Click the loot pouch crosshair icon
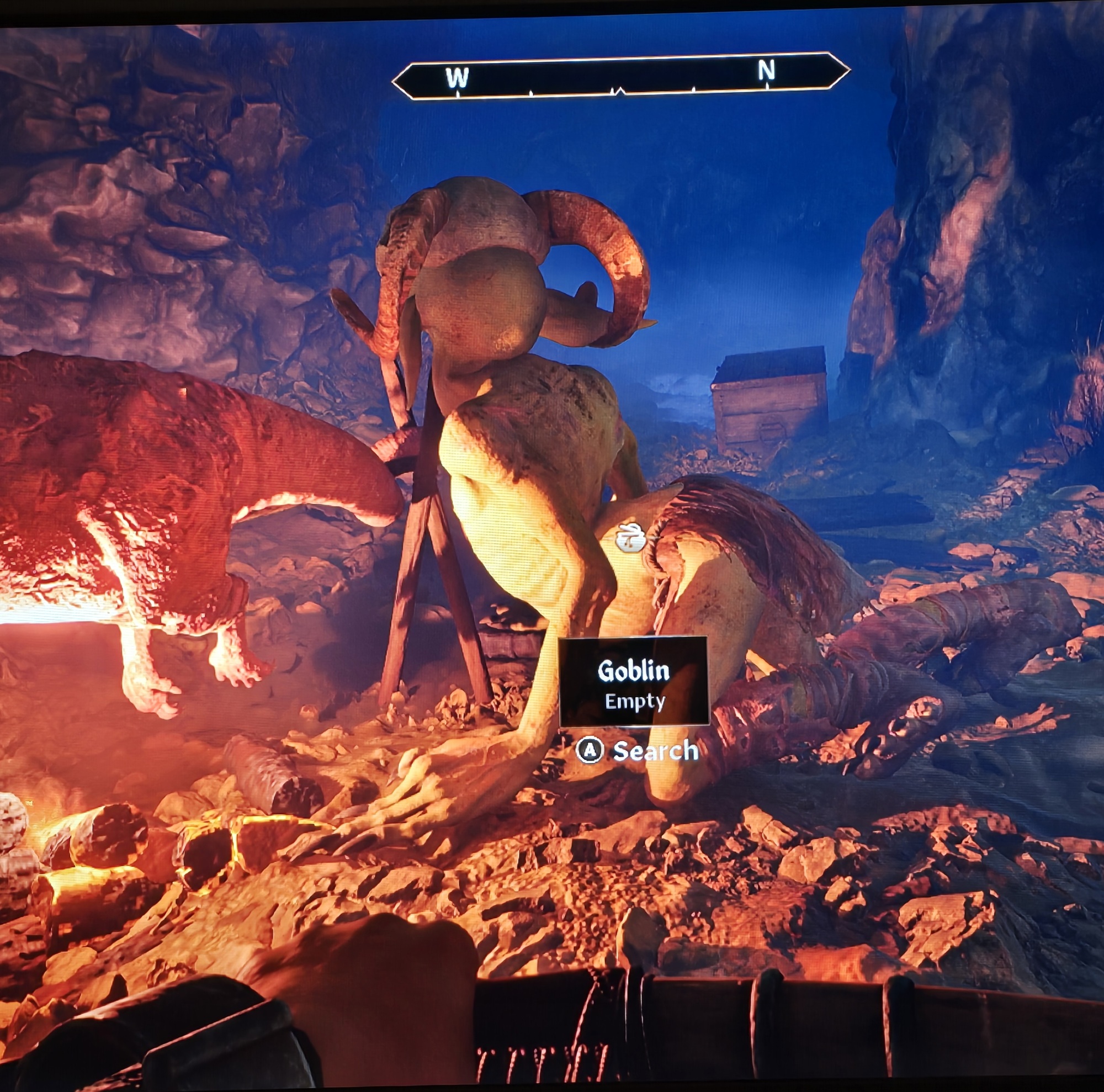 [630, 538]
